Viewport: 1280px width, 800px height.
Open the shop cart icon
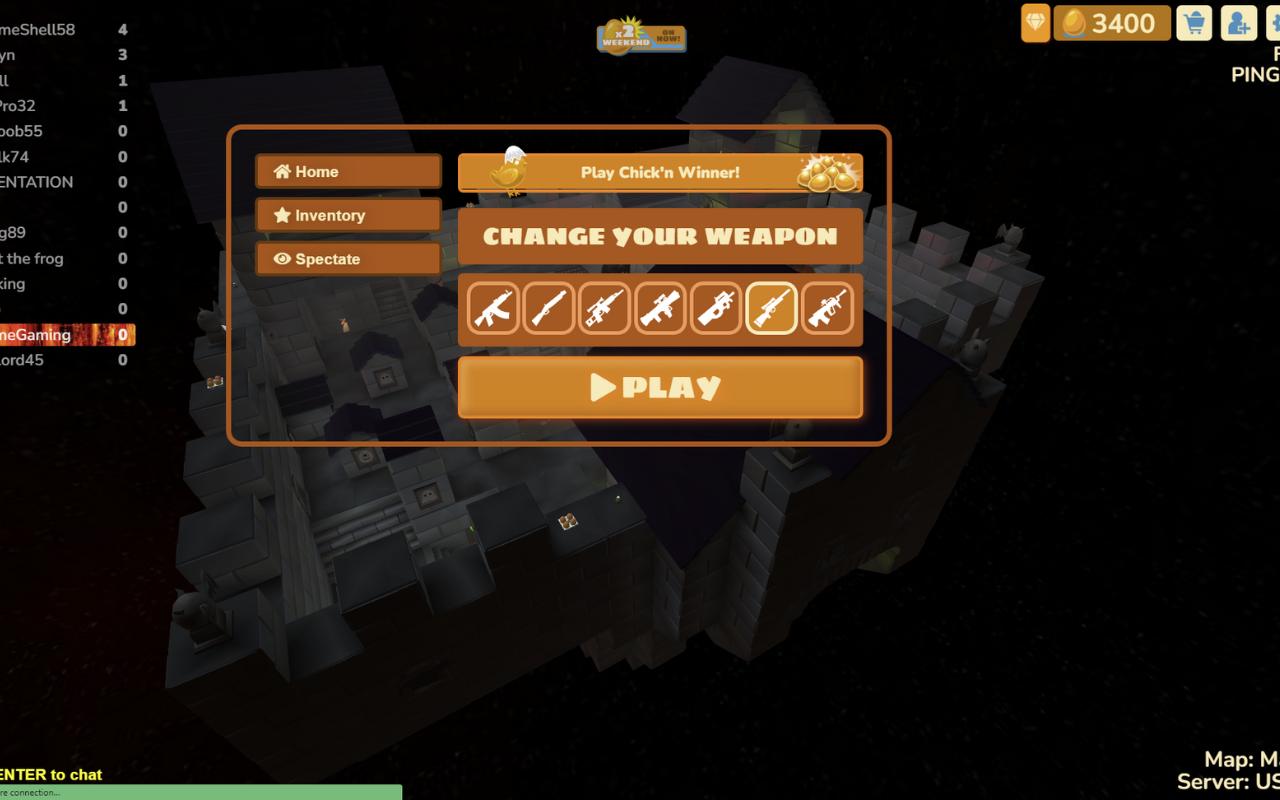(x=1194, y=23)
